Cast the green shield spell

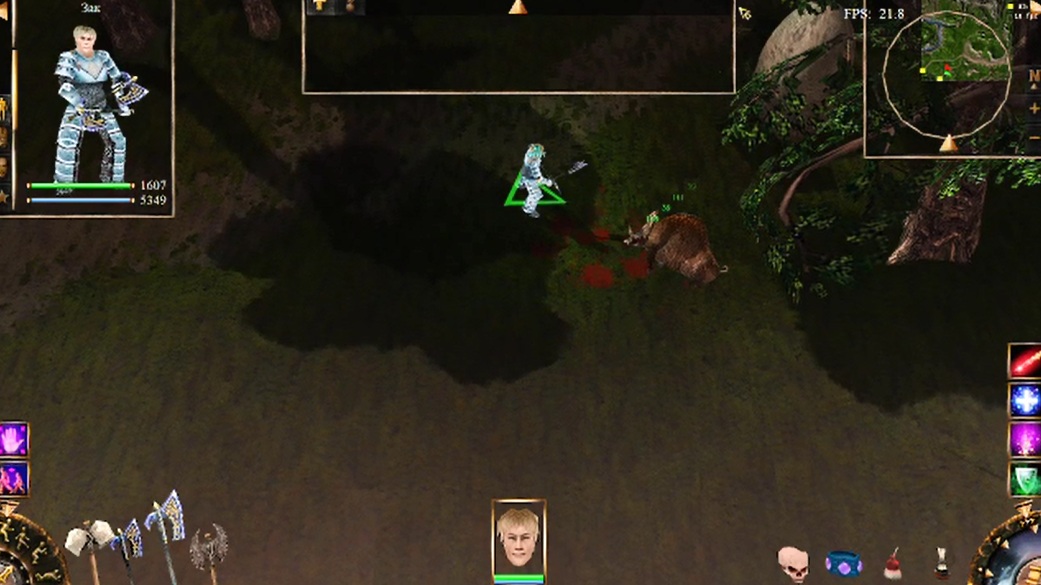click(1025, 480)
